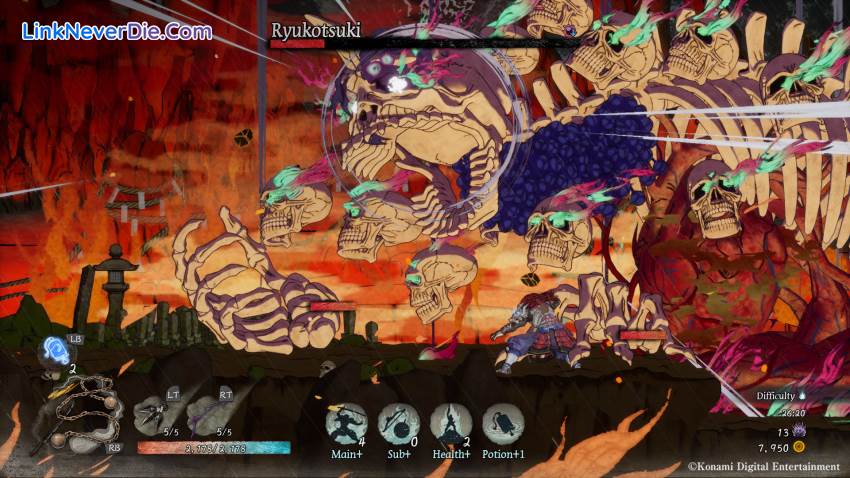Viewport: 850px width, 478px height.
Task: Select the Potion+1 upgrade icon
Action: pyautogui.click(x=502, y=424)
